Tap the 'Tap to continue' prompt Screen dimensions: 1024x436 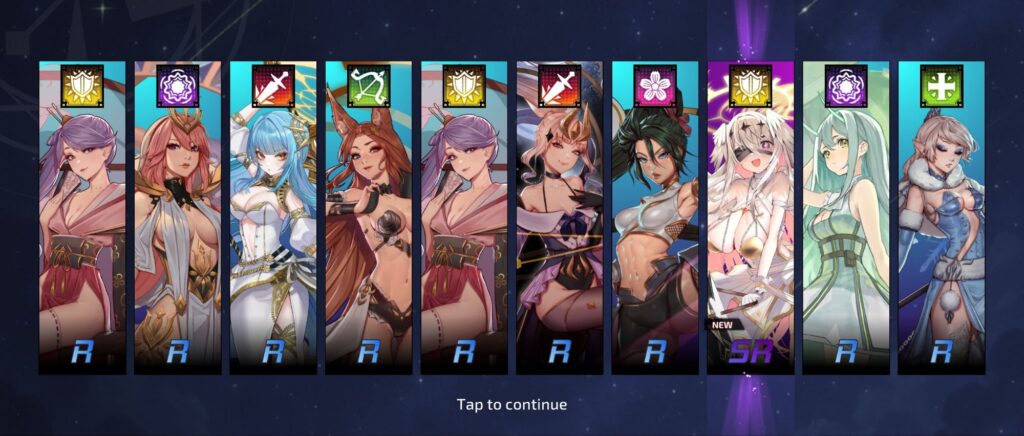pos(511,405)
